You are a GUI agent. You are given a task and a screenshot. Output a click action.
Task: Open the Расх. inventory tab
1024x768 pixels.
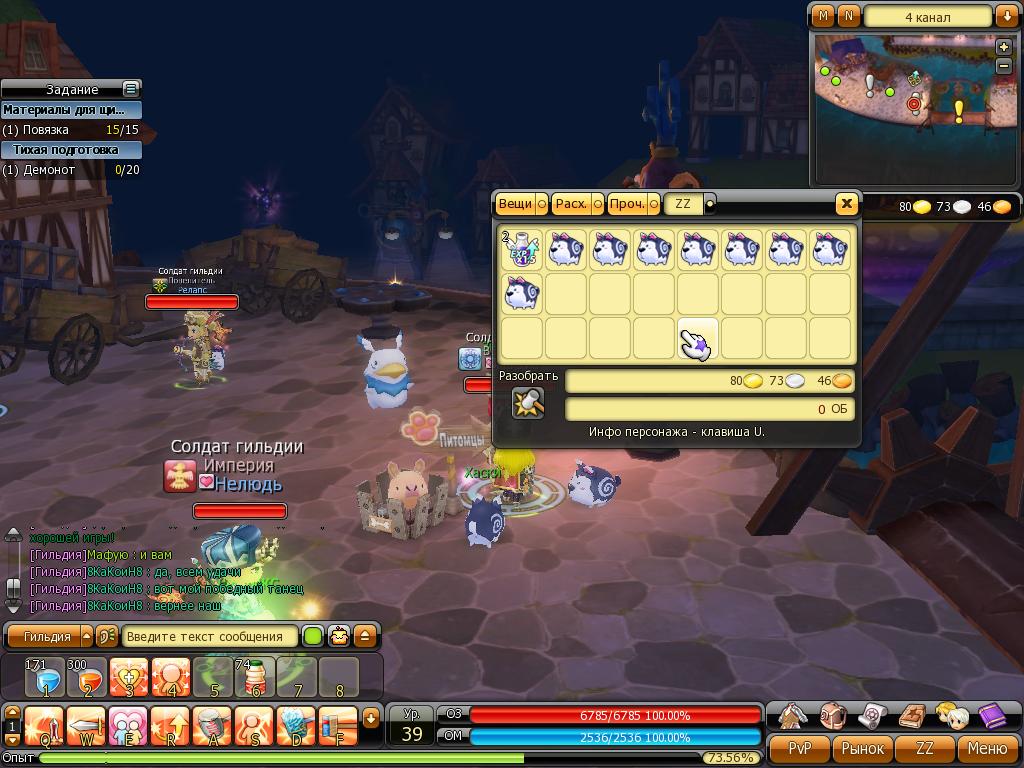coord(572,204)
